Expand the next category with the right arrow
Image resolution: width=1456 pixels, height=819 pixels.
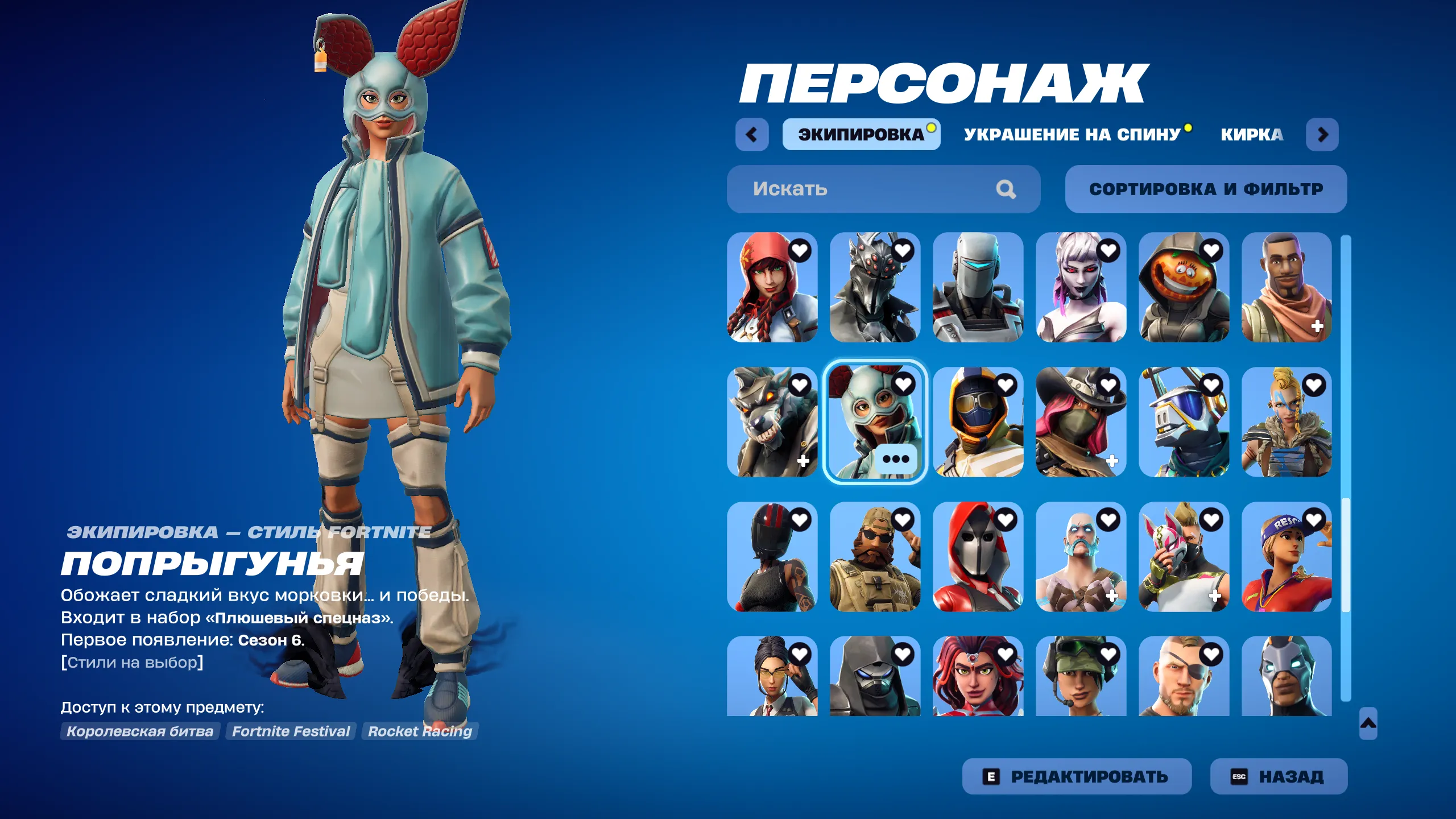pos(1323,135)
